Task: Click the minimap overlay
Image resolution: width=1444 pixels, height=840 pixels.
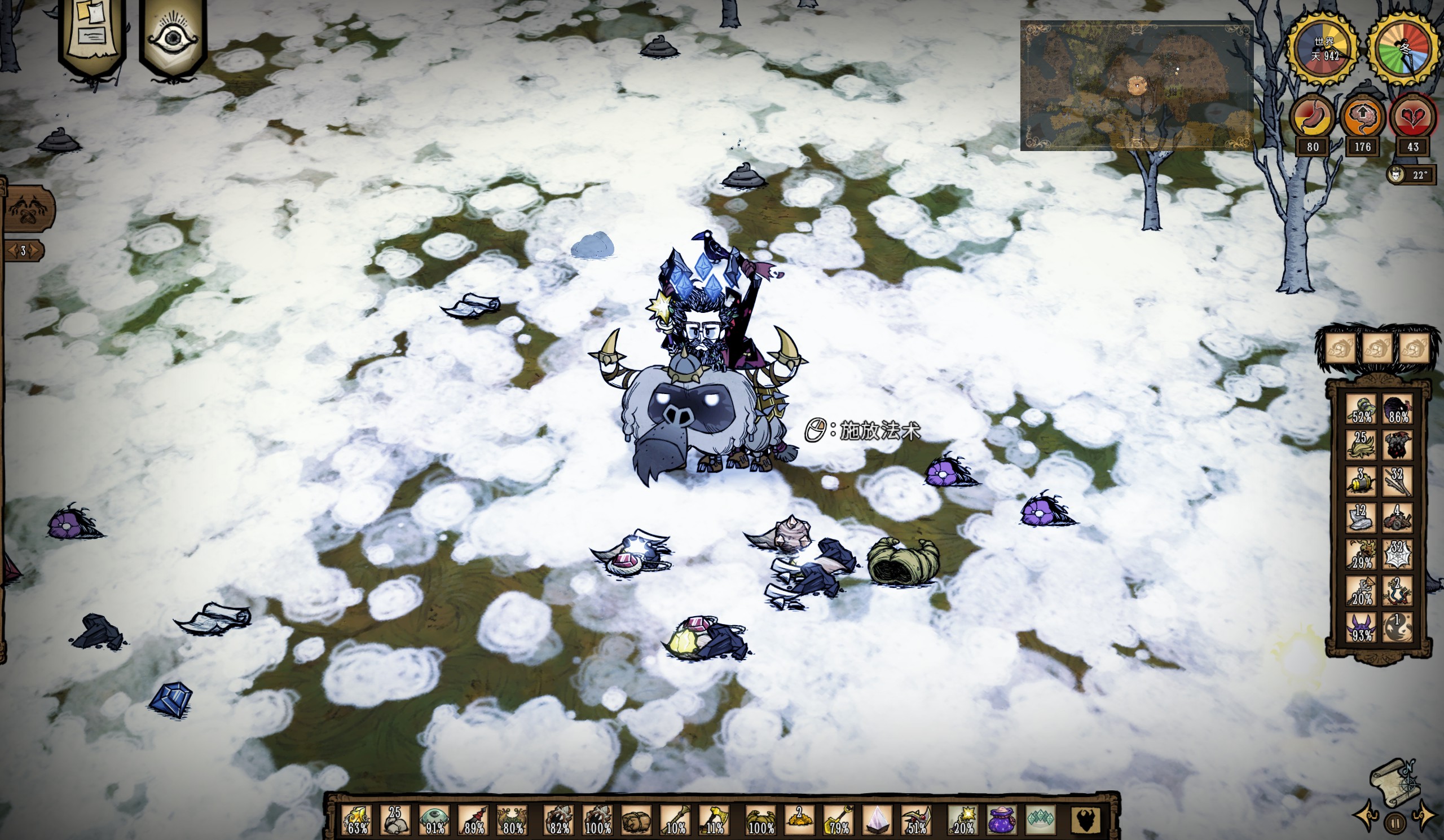Action: (1136, 86)
